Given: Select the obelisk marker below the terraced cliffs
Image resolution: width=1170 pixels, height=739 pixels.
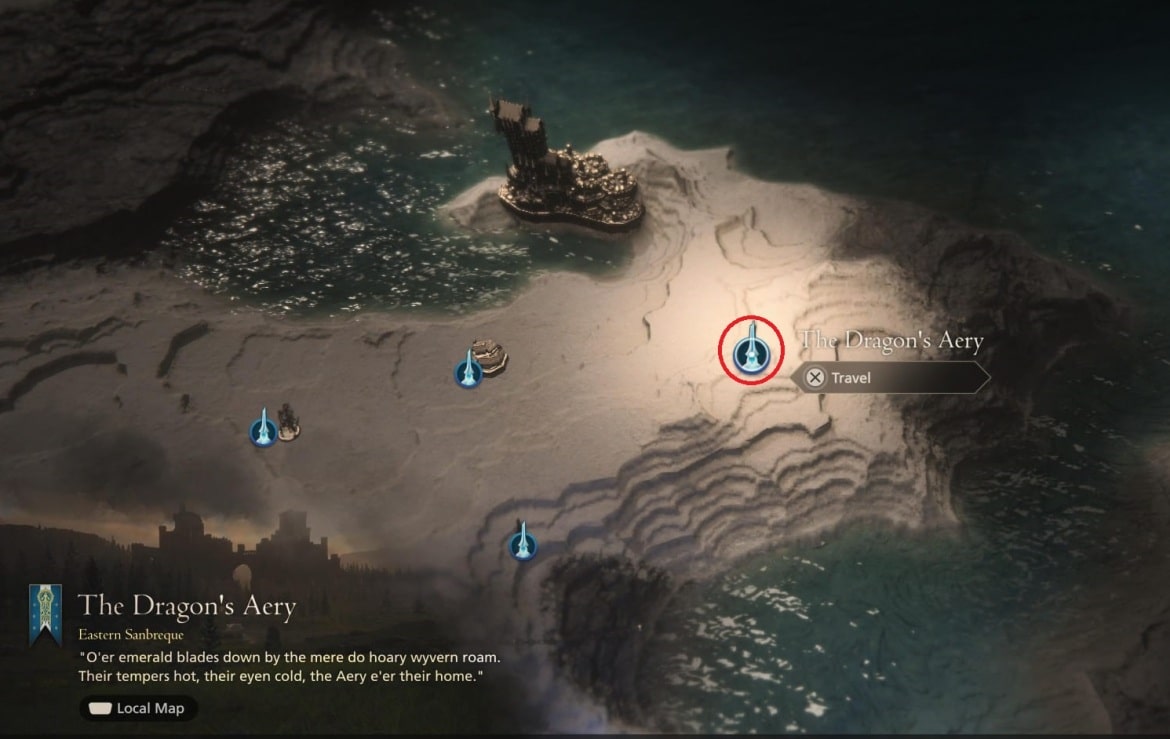Looking at the screenshot, I should 522,543.
